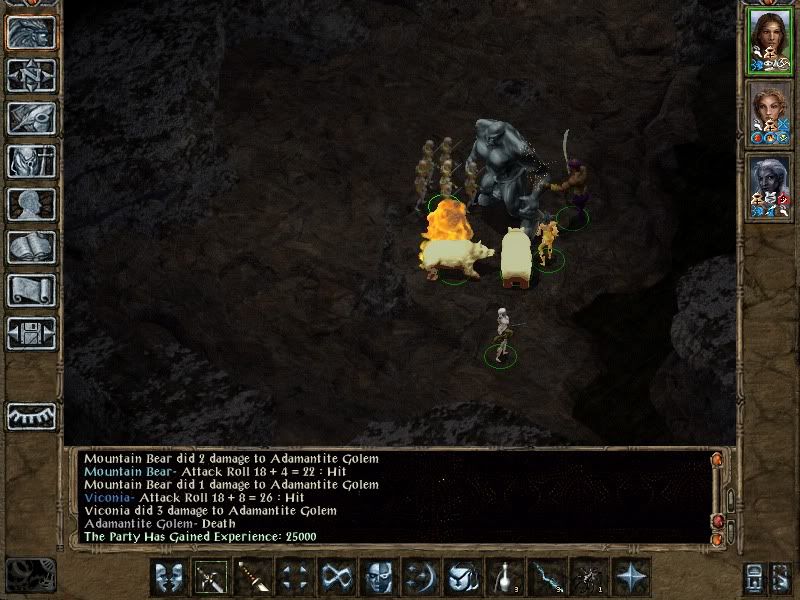This screenshot has width=800, height=600.
Task: Return to game via the top sidebar button
Action: coord(30,32)
